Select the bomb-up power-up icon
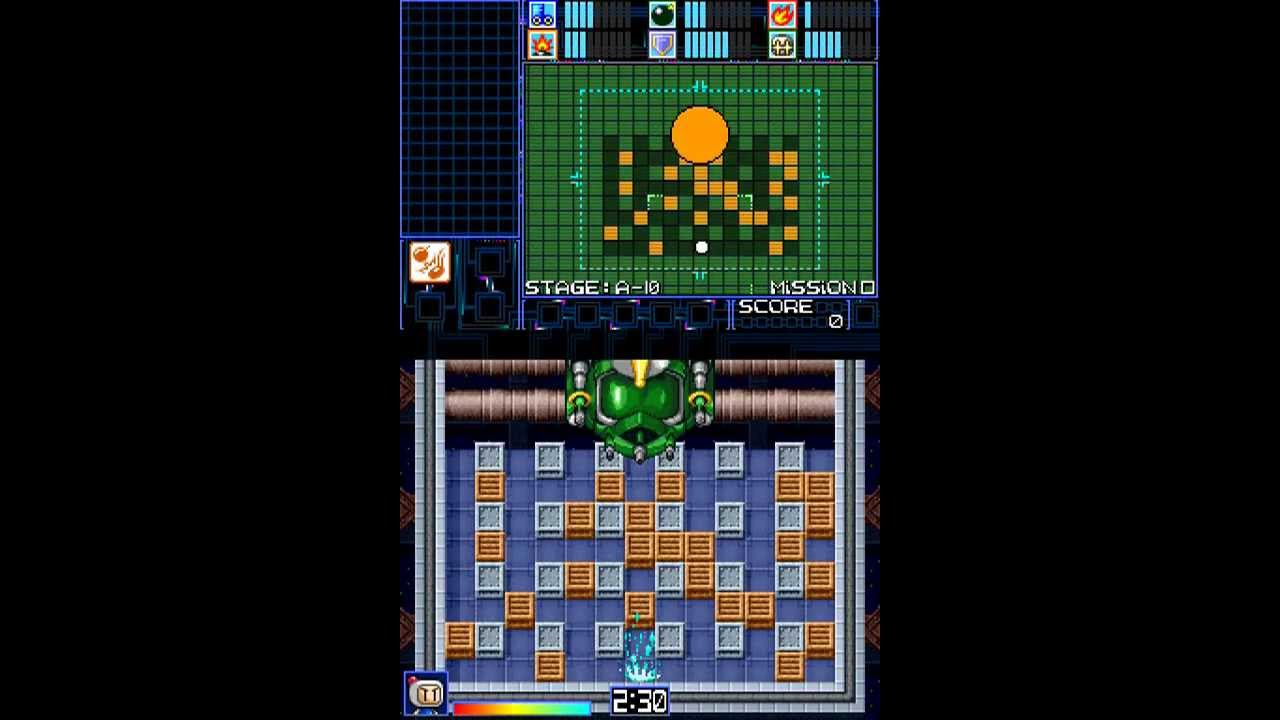This screenshot has width=1280, height=720. pos(660,13)
